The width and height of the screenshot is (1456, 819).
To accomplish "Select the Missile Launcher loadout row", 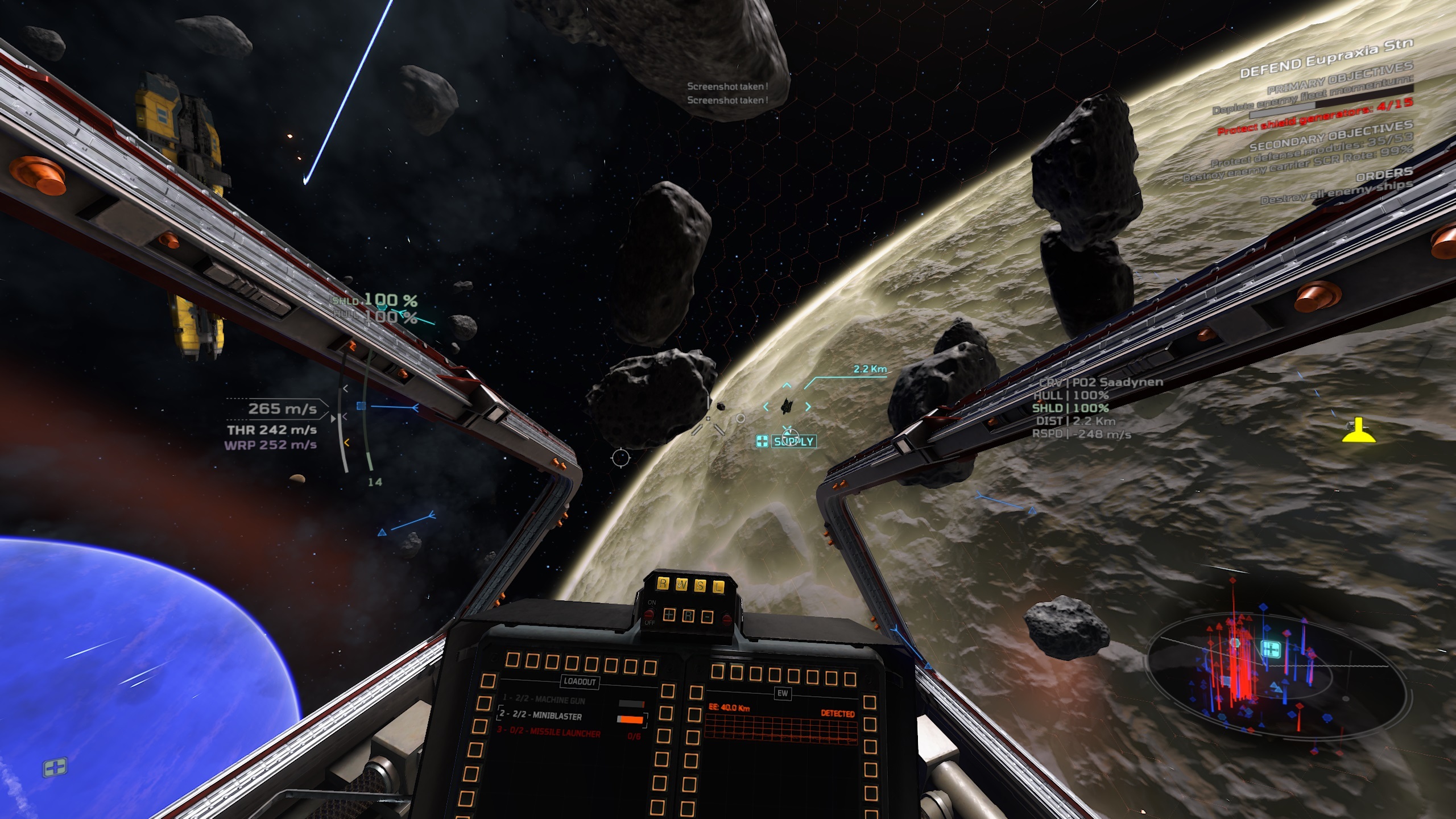I will pos(549,733).
